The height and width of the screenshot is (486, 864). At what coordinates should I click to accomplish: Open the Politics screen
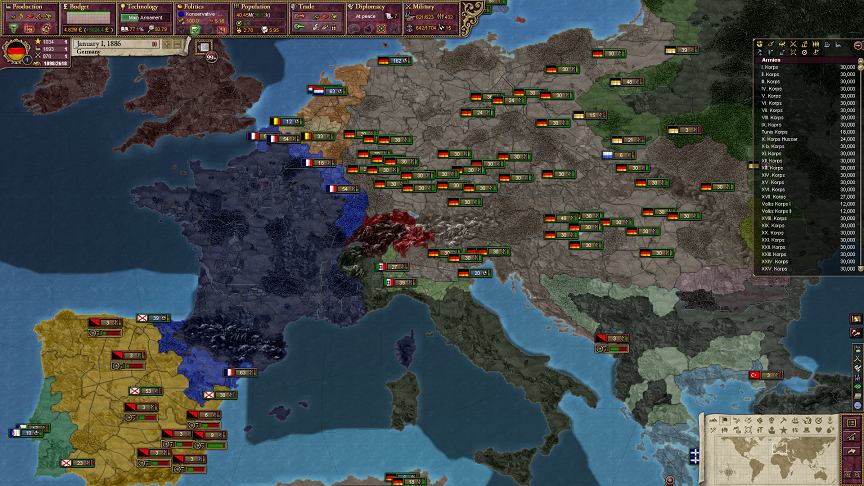[x=203, y=6]
